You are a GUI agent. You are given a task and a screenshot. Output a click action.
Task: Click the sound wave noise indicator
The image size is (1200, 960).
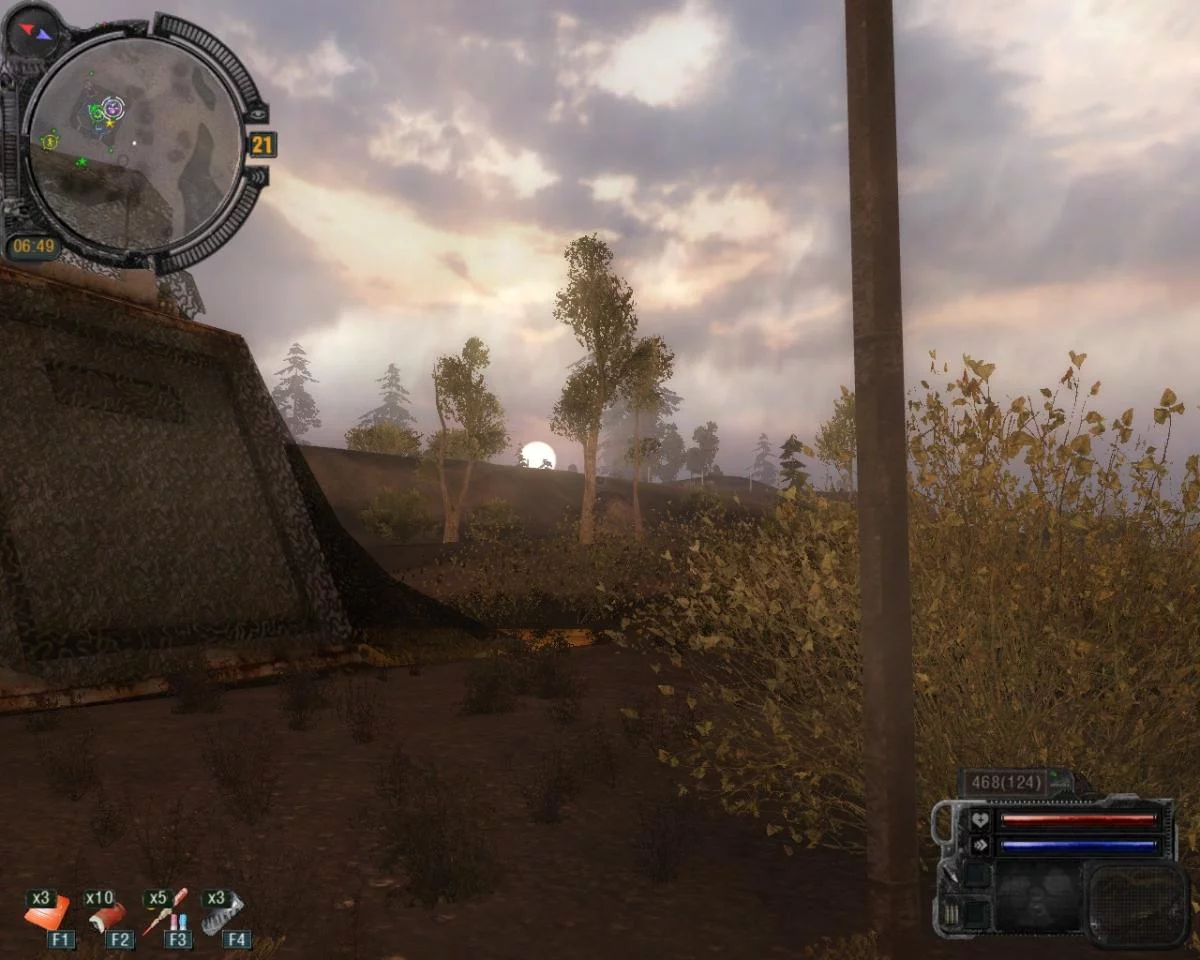(x=258, y=176)
